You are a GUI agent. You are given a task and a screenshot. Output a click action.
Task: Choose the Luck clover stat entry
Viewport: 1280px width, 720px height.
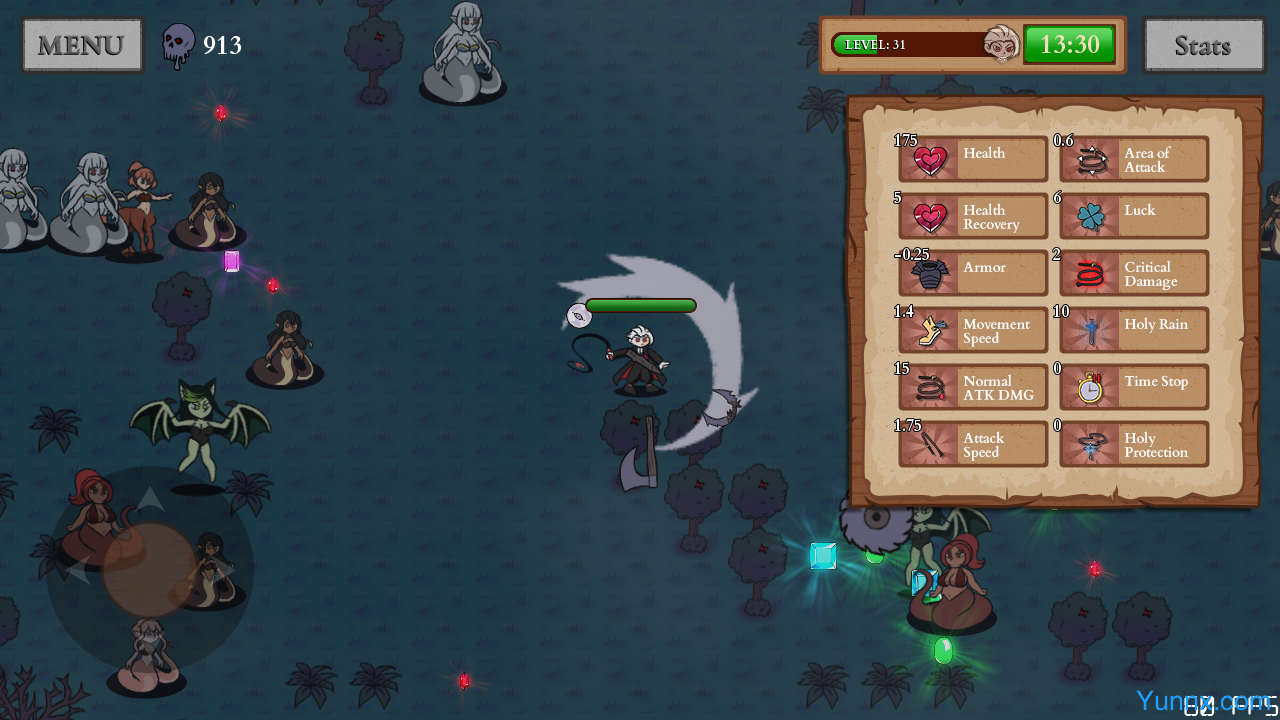click(1134, 216)
